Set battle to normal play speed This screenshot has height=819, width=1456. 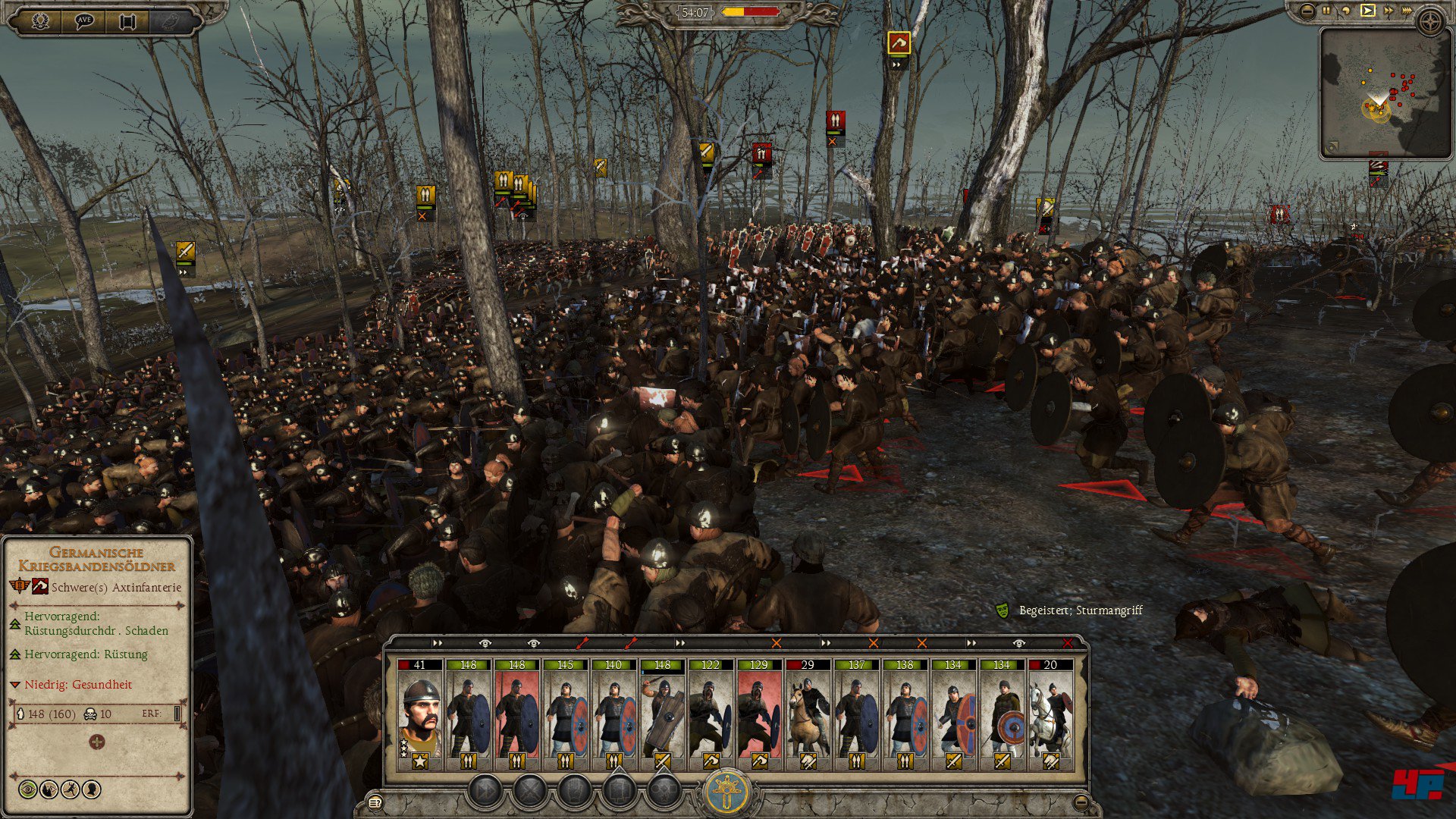click(x=1367, y=11)
